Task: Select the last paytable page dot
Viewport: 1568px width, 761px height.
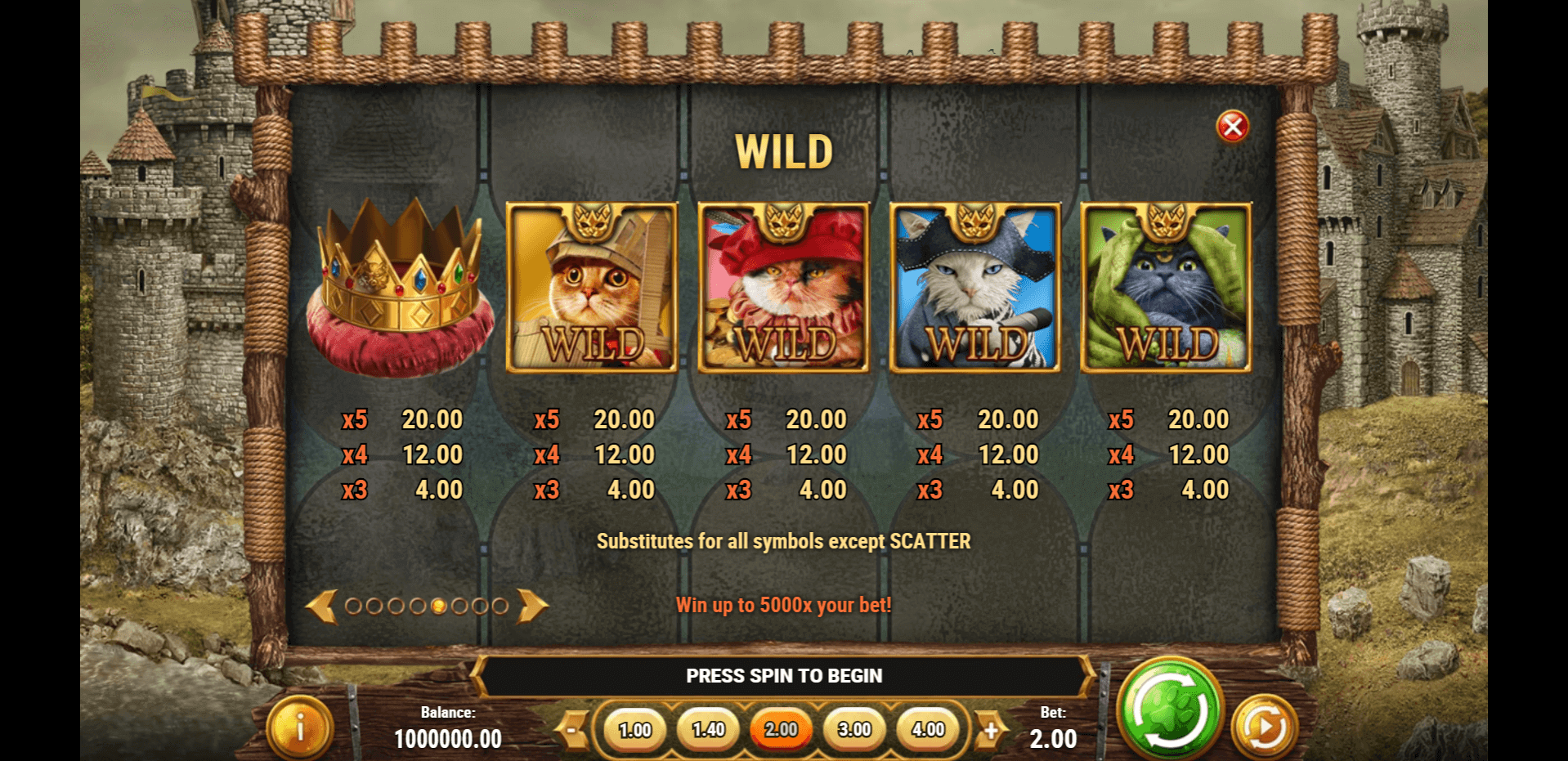Action: click(500, 607)
